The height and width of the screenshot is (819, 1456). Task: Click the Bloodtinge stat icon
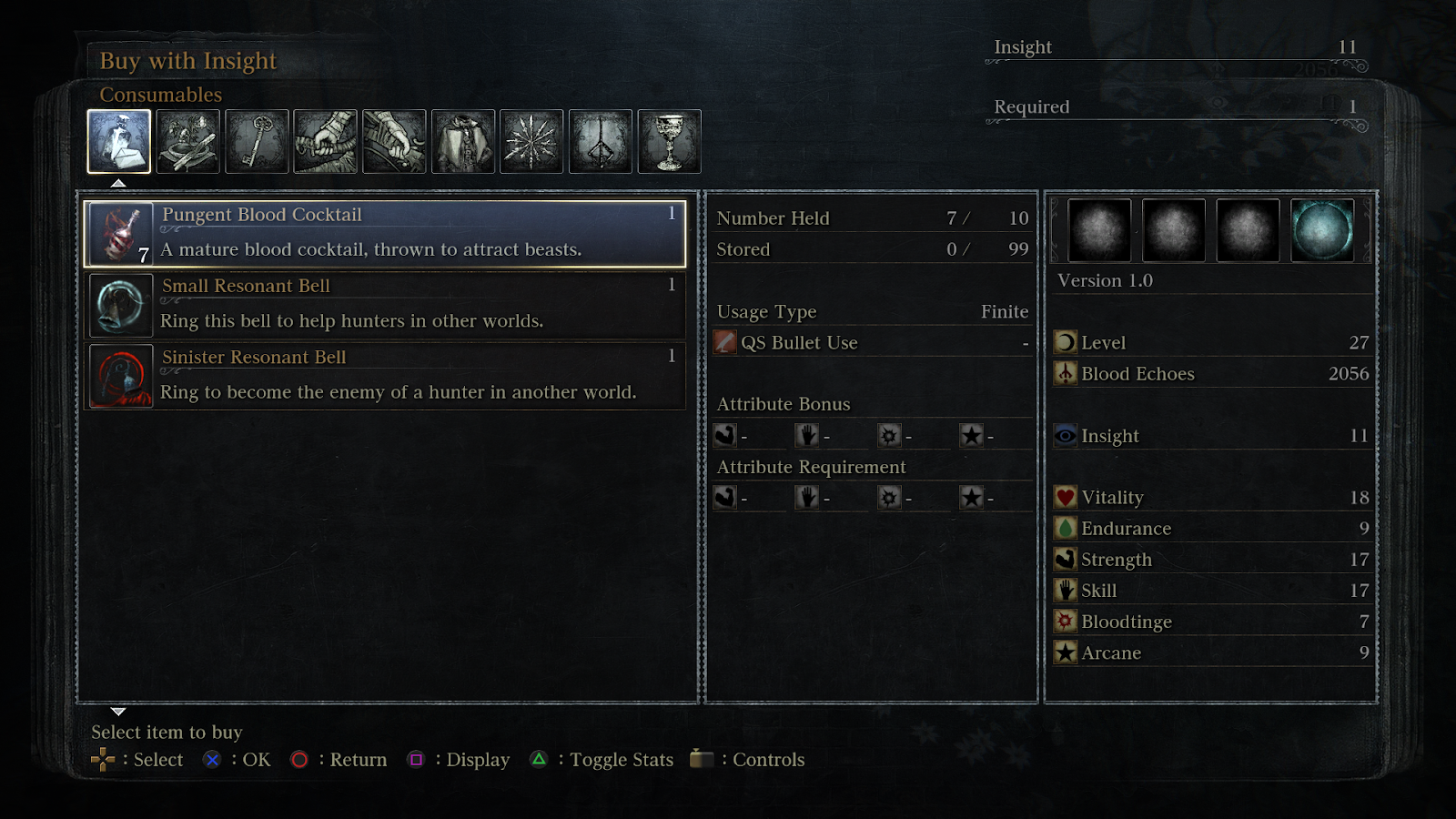[x=1067, y=621]
